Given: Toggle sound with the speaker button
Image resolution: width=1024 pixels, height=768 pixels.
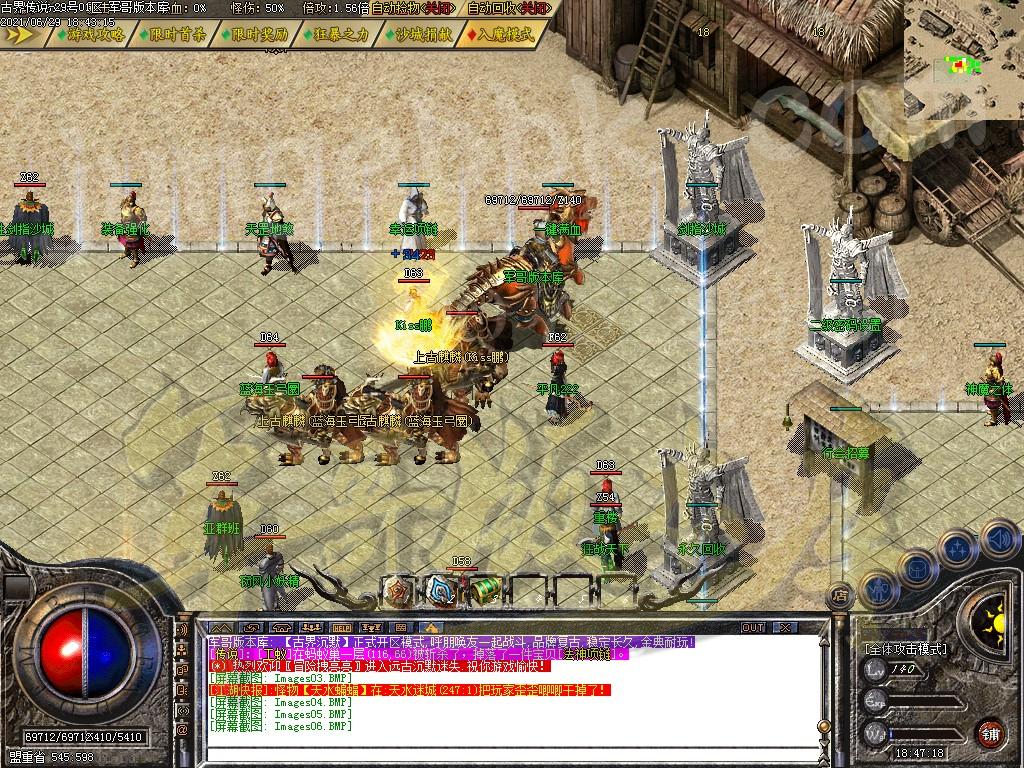Looking at the screenshot, I should [x=999, y=540].
